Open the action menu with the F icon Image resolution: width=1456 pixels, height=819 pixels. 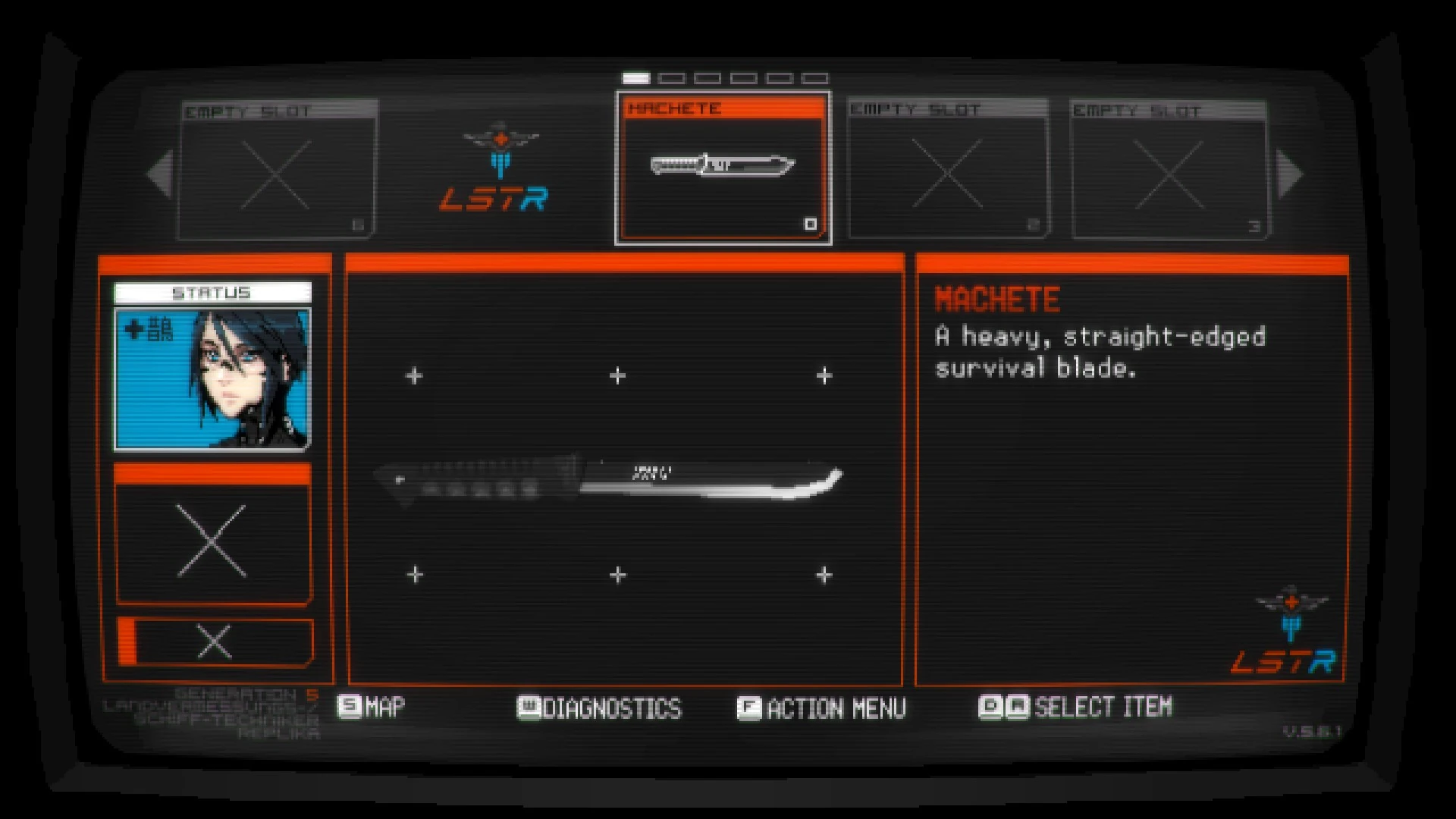point(748,706)
